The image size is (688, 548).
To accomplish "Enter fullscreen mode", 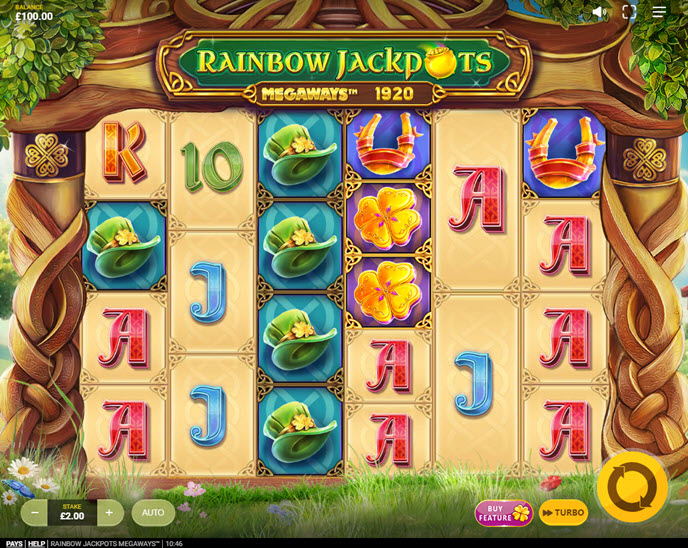I will (629, 12).
